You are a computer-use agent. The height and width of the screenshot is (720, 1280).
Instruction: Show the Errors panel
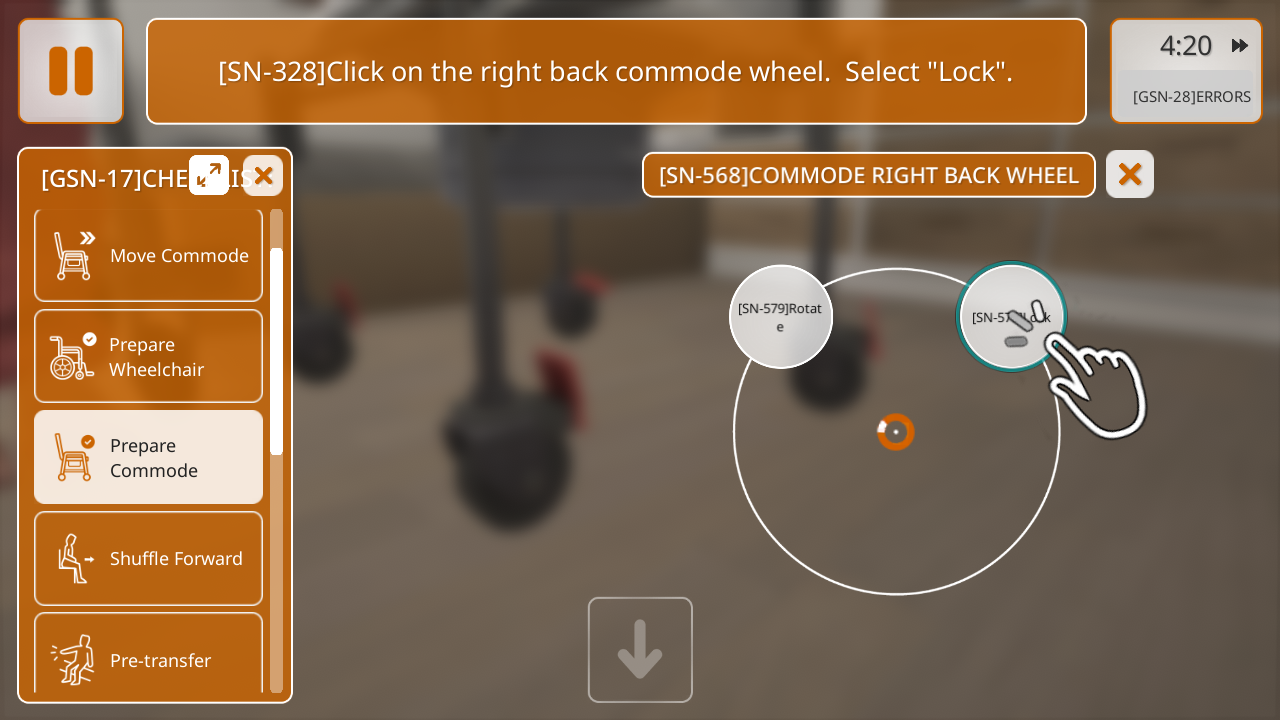[1190, 97]
